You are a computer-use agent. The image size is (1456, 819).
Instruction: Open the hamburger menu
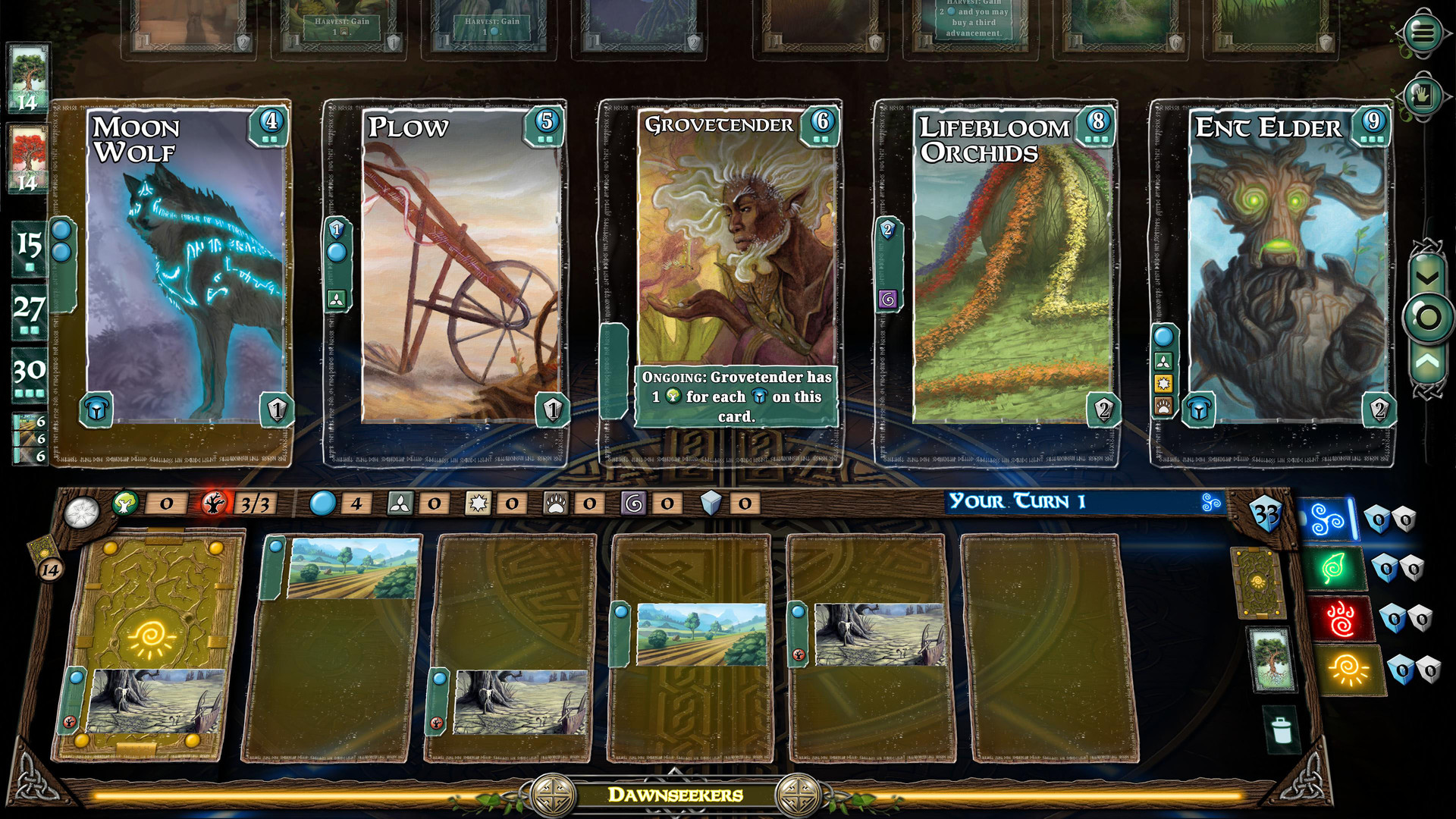coord(1423,32)
